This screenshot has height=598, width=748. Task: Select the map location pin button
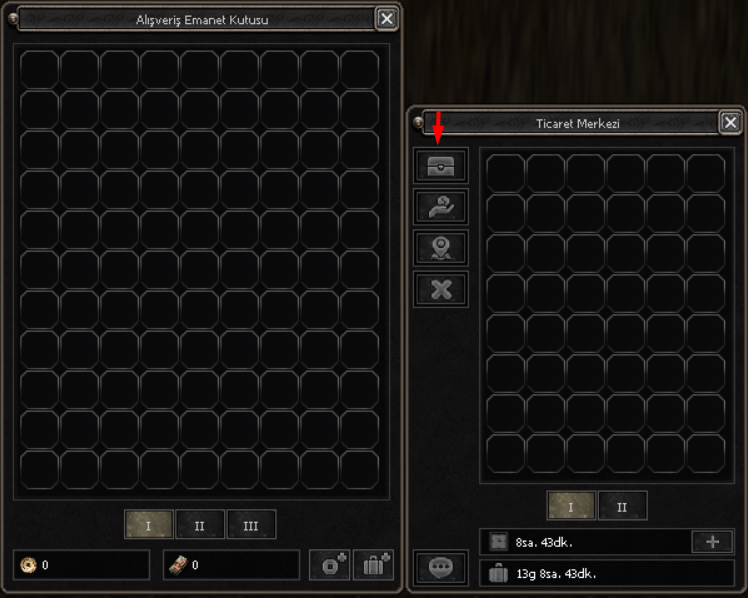coord(440,248)
